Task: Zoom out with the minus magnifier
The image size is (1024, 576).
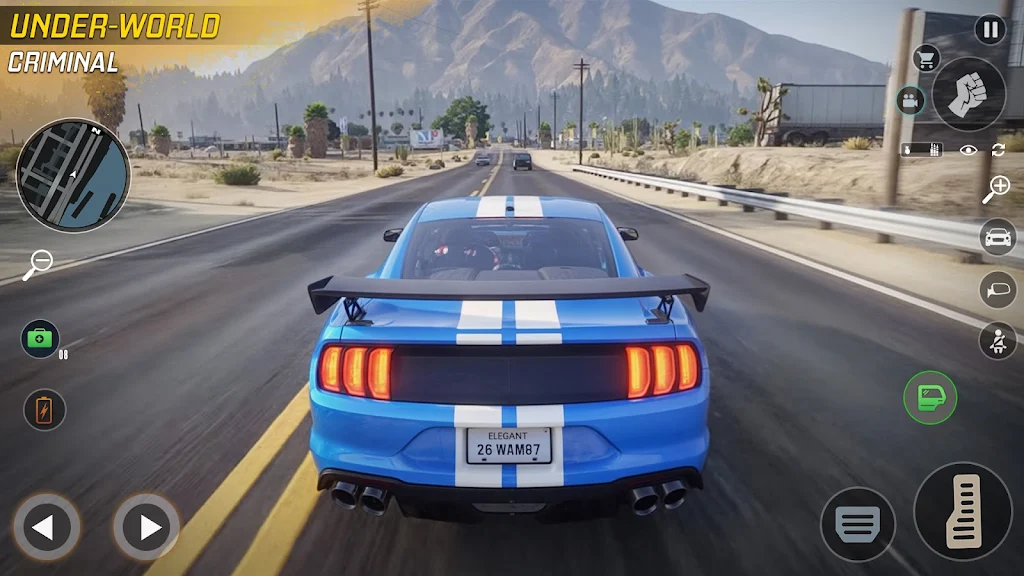Action: coord(38,264)
